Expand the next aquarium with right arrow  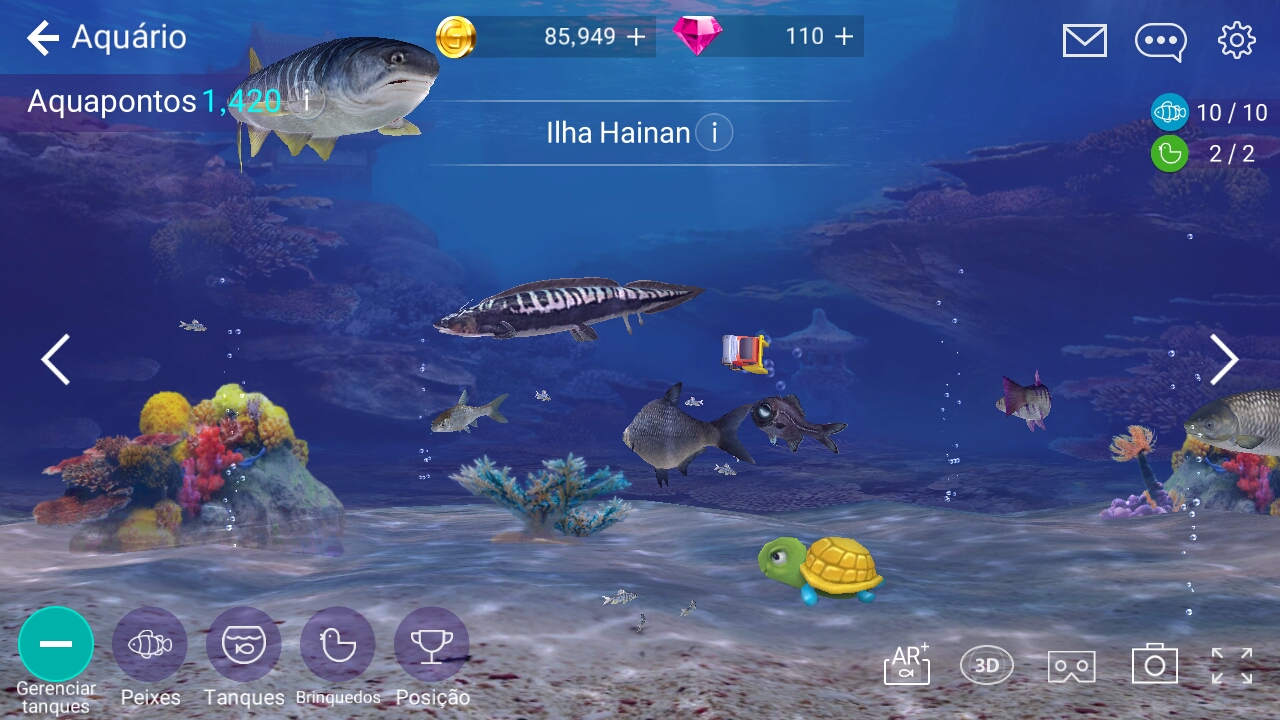point(1224,359)
